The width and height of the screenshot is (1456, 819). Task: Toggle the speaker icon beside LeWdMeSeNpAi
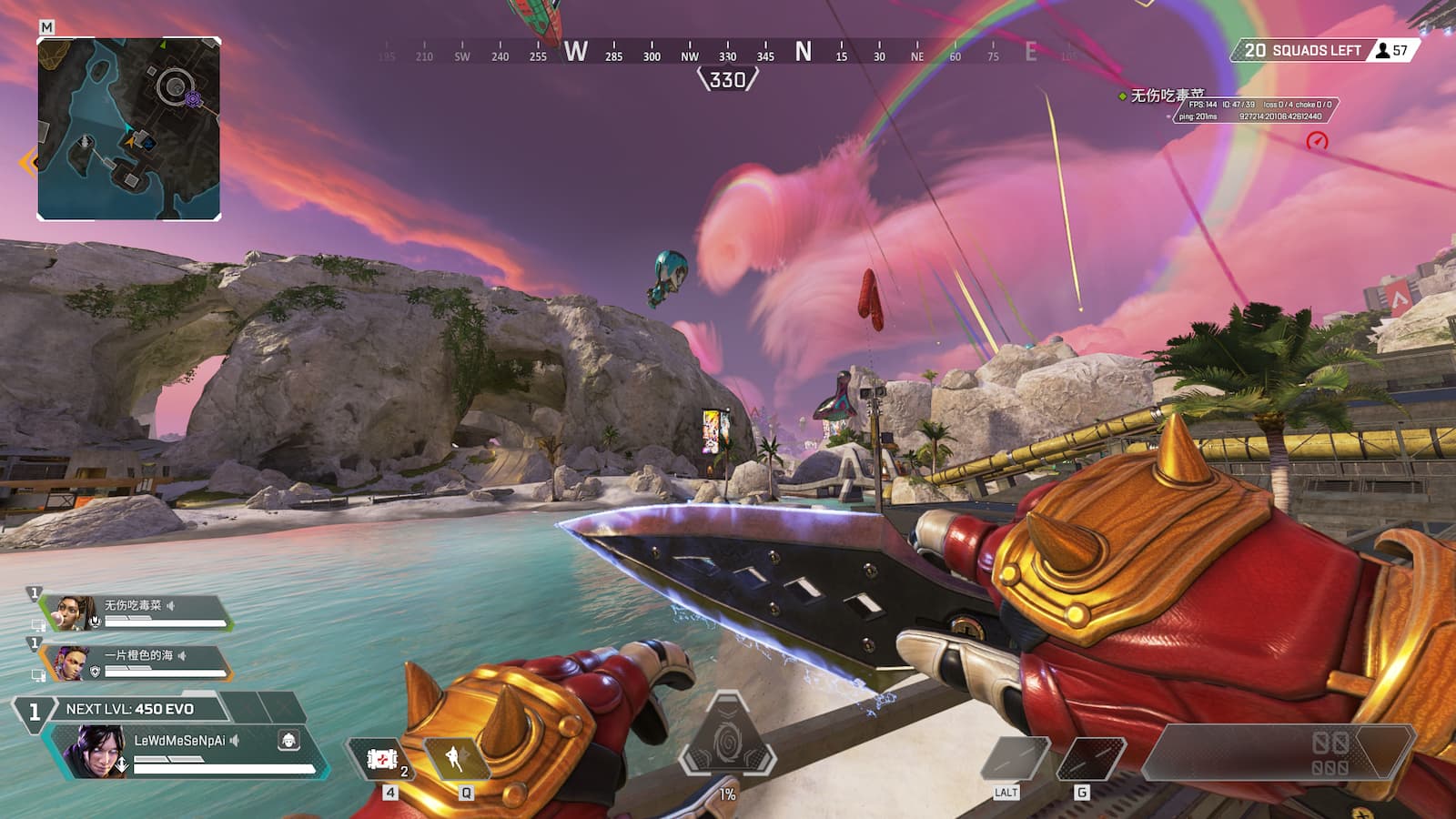pos(233,740)
